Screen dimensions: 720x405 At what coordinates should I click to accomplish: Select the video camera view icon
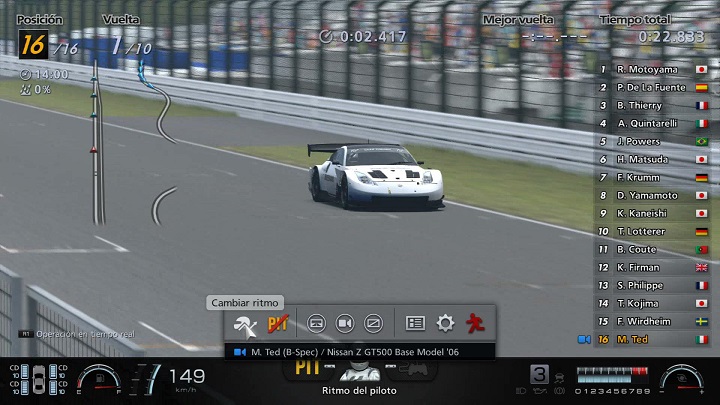tap(345, 324)
